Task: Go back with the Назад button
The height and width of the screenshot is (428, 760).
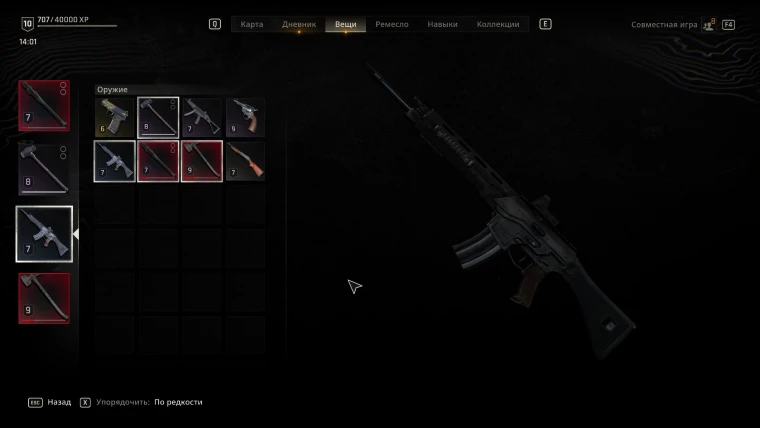Action: tap(52, 402)
